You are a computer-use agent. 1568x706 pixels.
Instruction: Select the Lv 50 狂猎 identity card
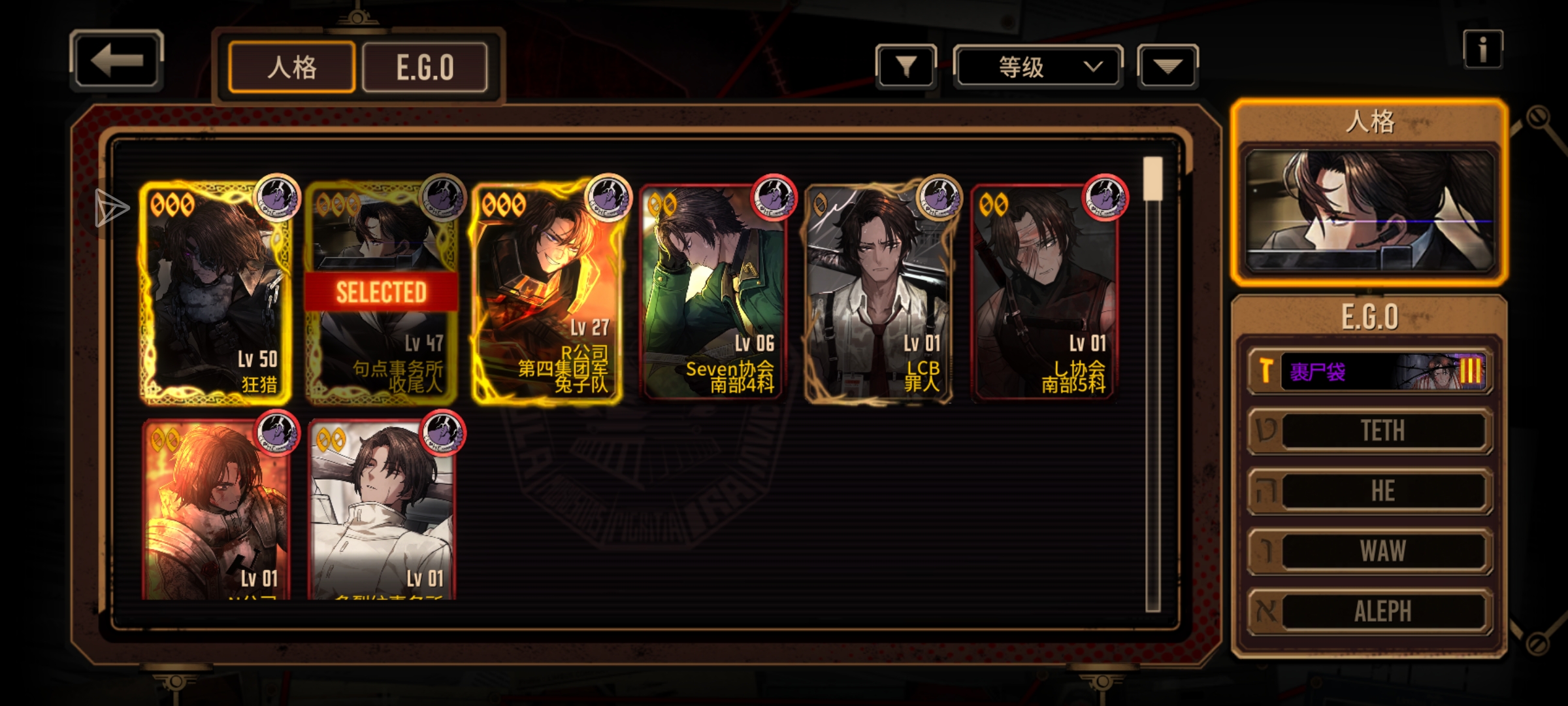point(216,292)
